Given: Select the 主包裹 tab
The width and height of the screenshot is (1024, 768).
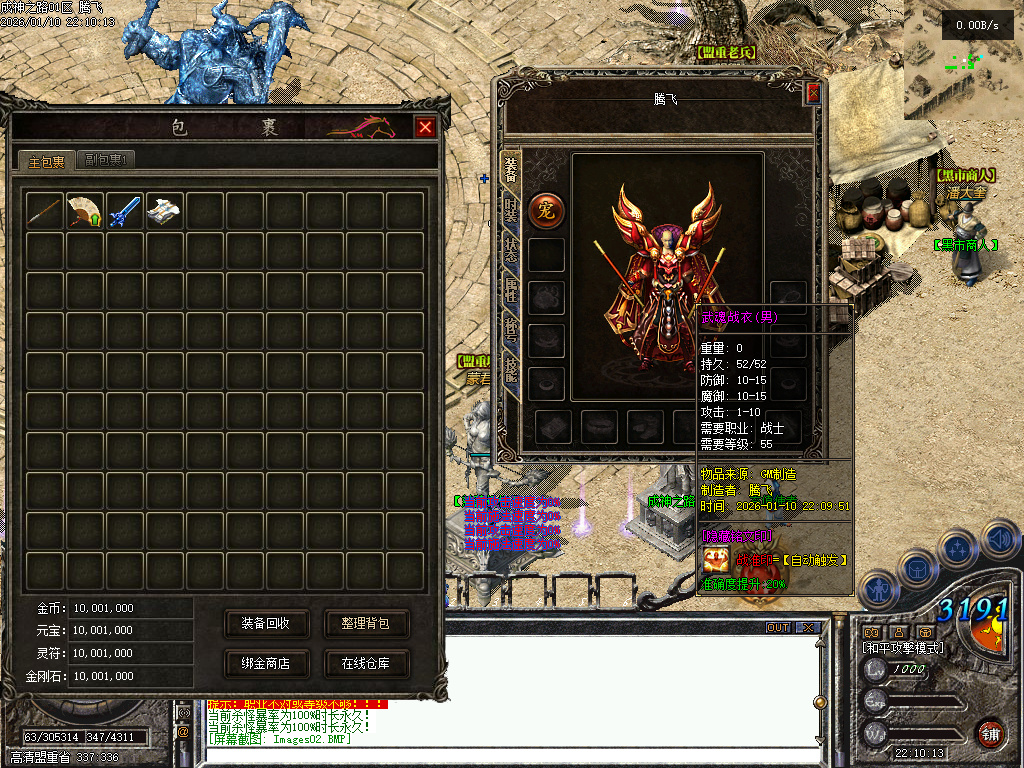Looking at the screenshot, I should 46,161.
